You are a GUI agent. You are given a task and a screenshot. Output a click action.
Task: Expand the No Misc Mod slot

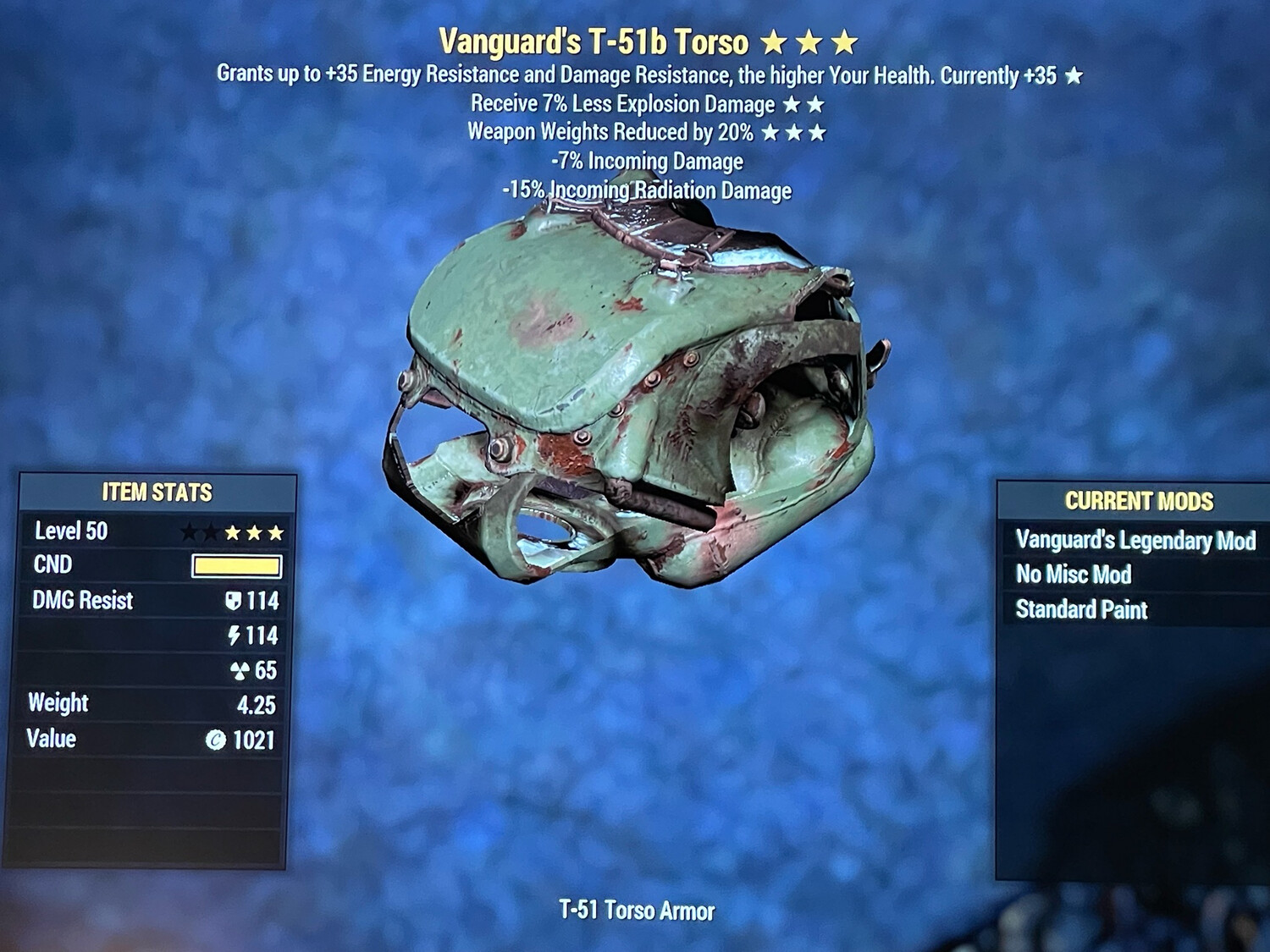[x=1074, y=575]
